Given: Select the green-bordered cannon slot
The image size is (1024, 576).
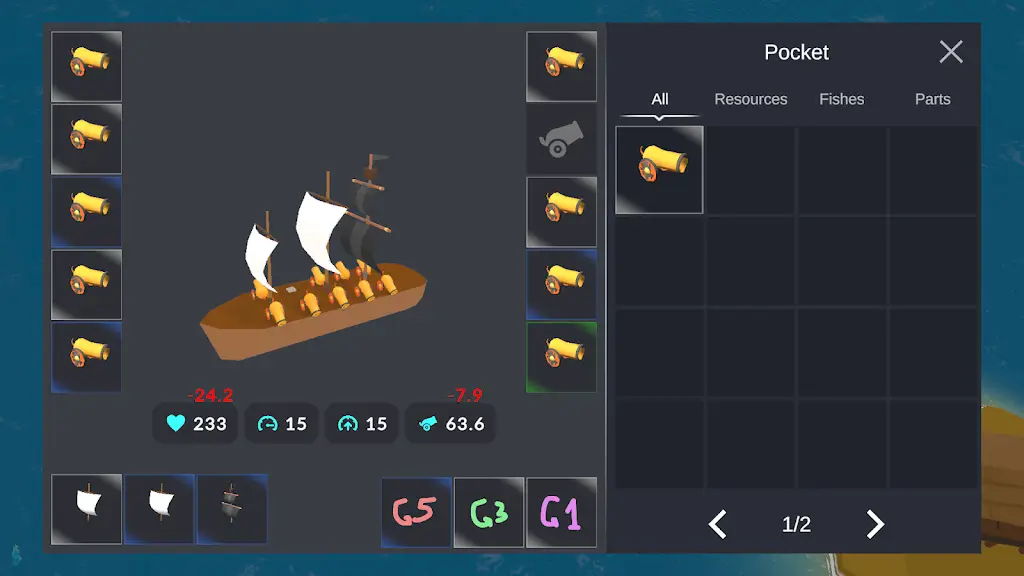Looking at the screenshot, I should pyautogui.click(x=561, y=357).
